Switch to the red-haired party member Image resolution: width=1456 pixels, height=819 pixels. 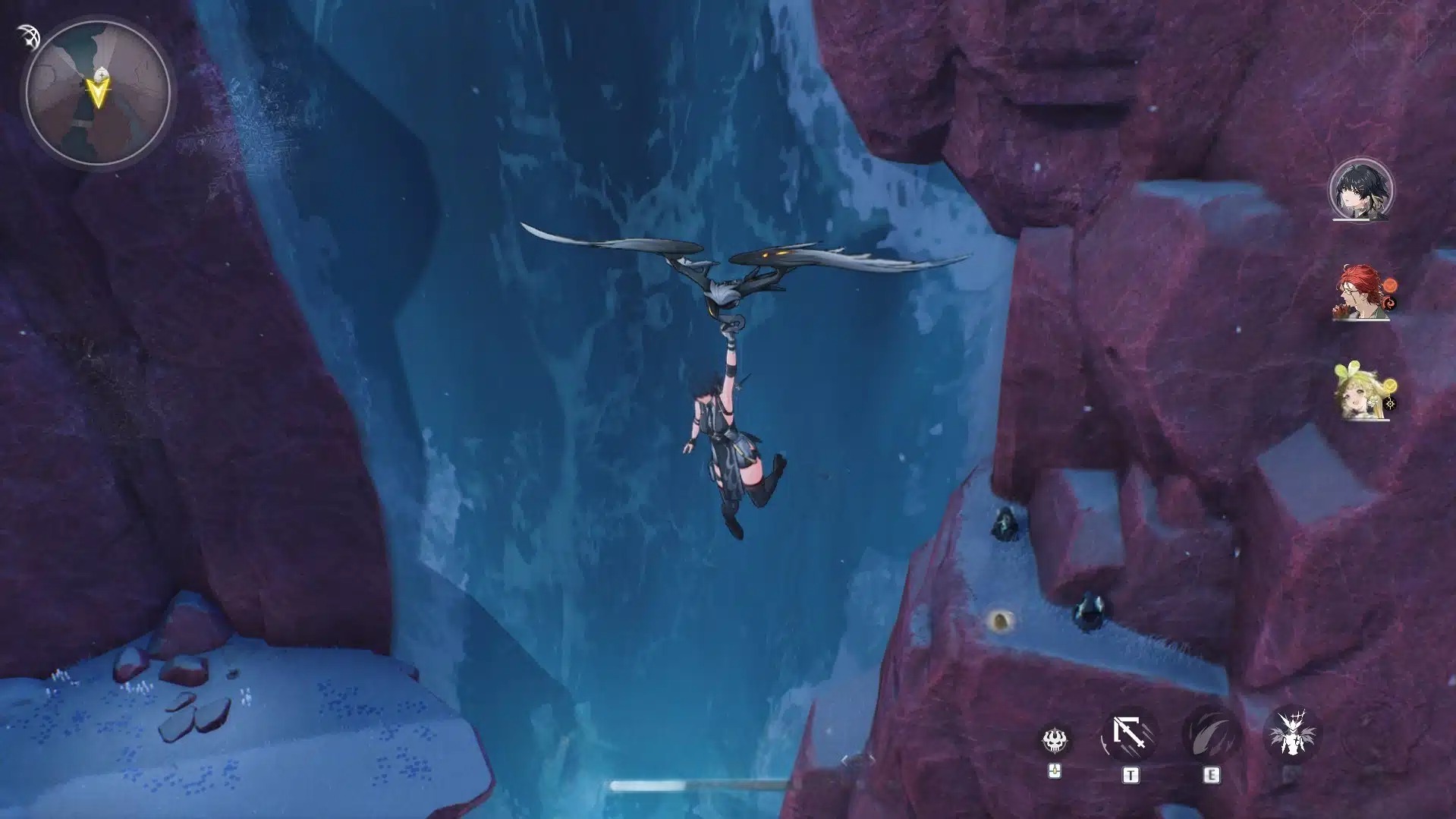(x=1362, y=292)
